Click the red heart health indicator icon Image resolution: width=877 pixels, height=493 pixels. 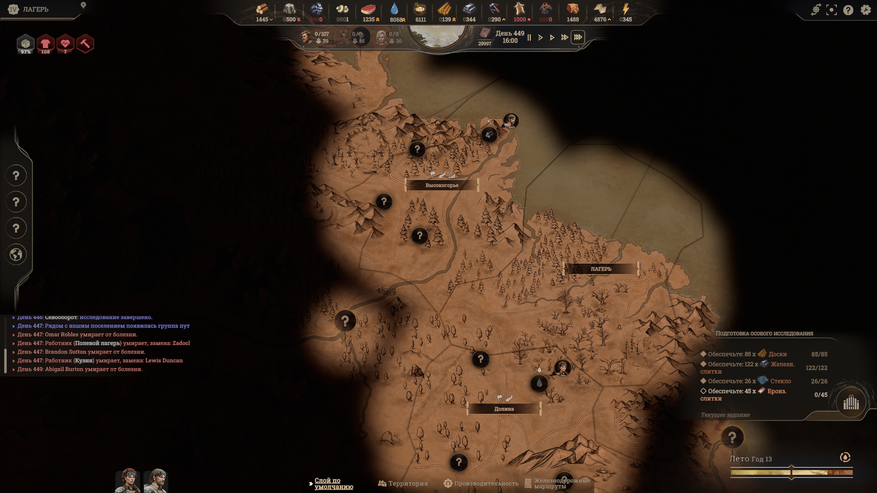(65, 44)
